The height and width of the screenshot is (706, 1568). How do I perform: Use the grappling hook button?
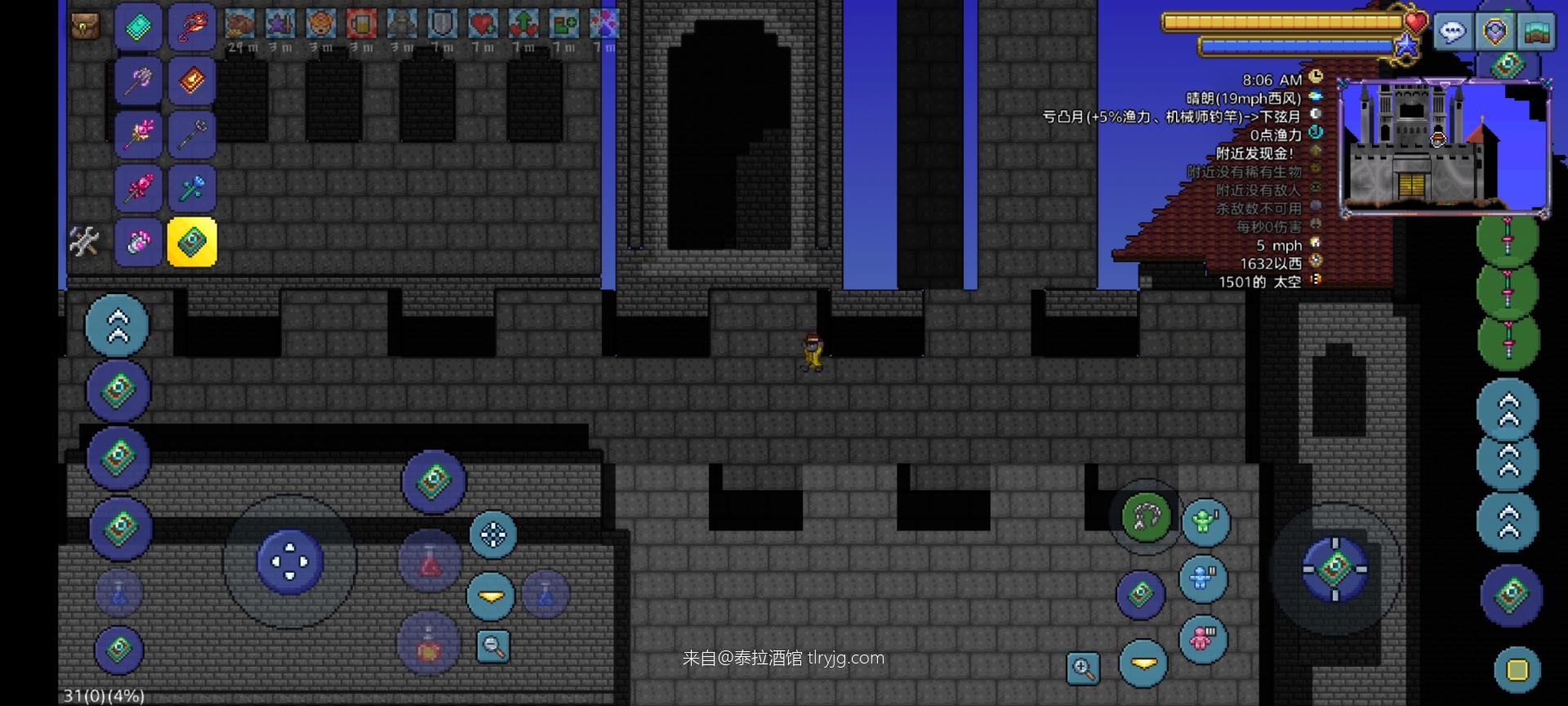click(1146, 516)
